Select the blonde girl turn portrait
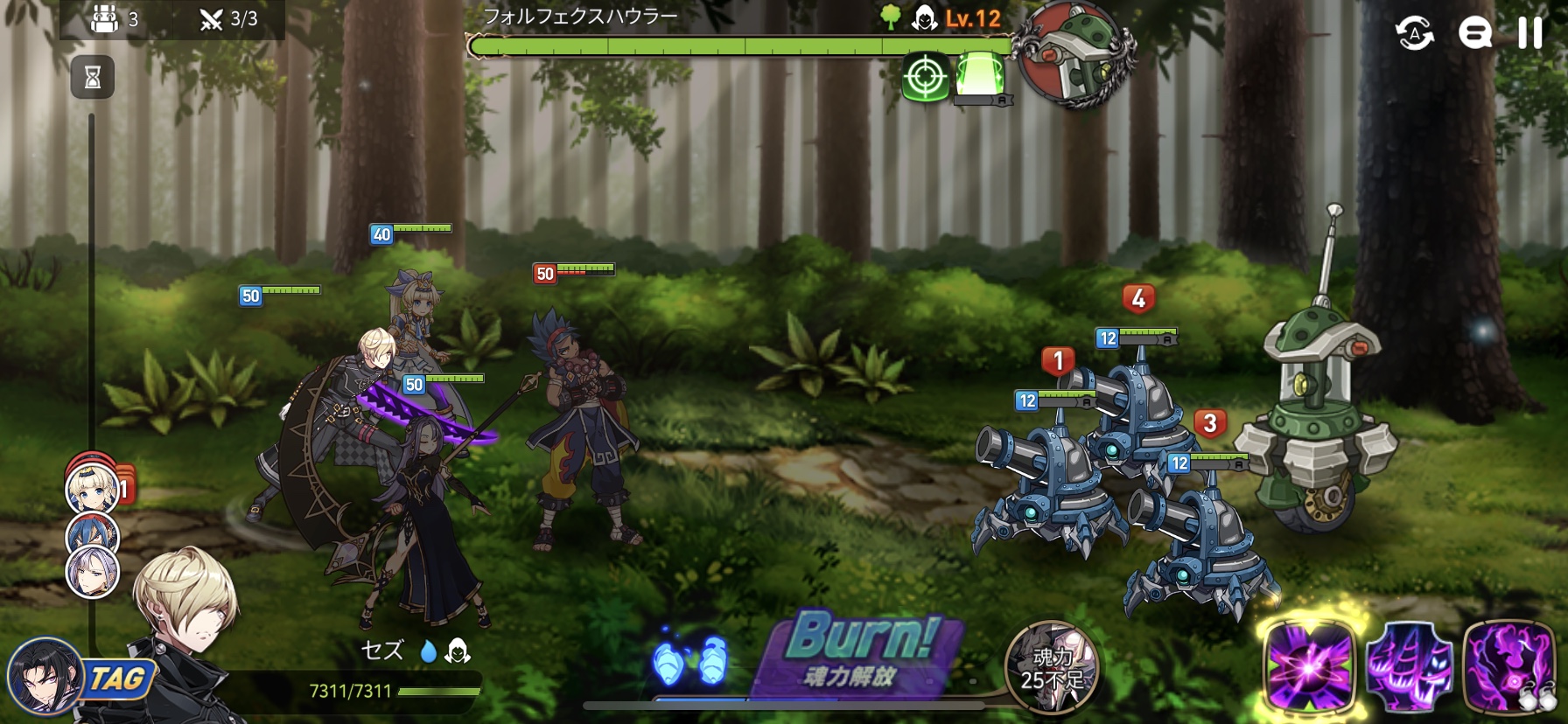Viewport: 1568px width, 724px height. (91, 488)
